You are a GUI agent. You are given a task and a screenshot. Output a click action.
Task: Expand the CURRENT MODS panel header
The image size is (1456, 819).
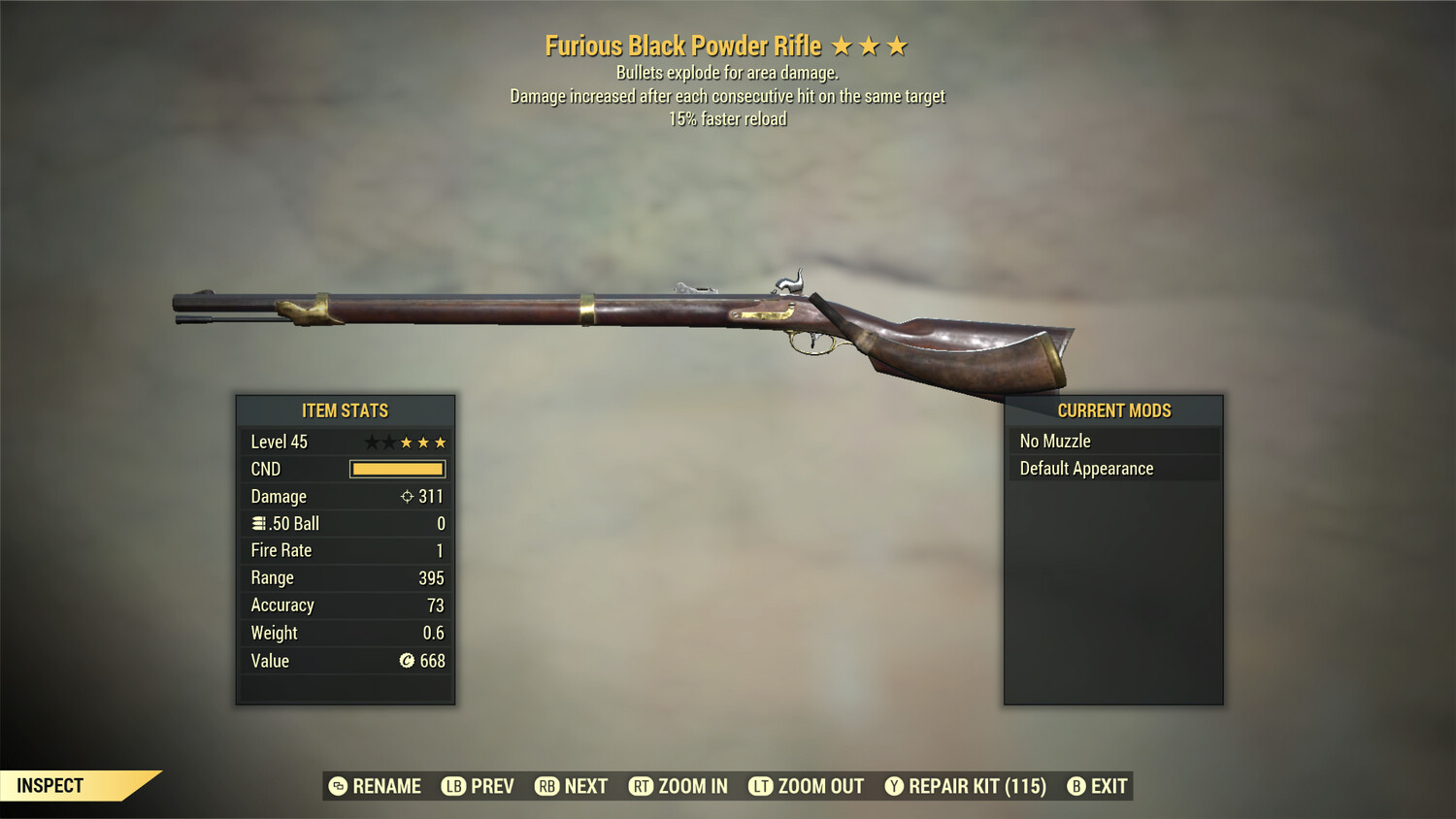pos(1112,410)
